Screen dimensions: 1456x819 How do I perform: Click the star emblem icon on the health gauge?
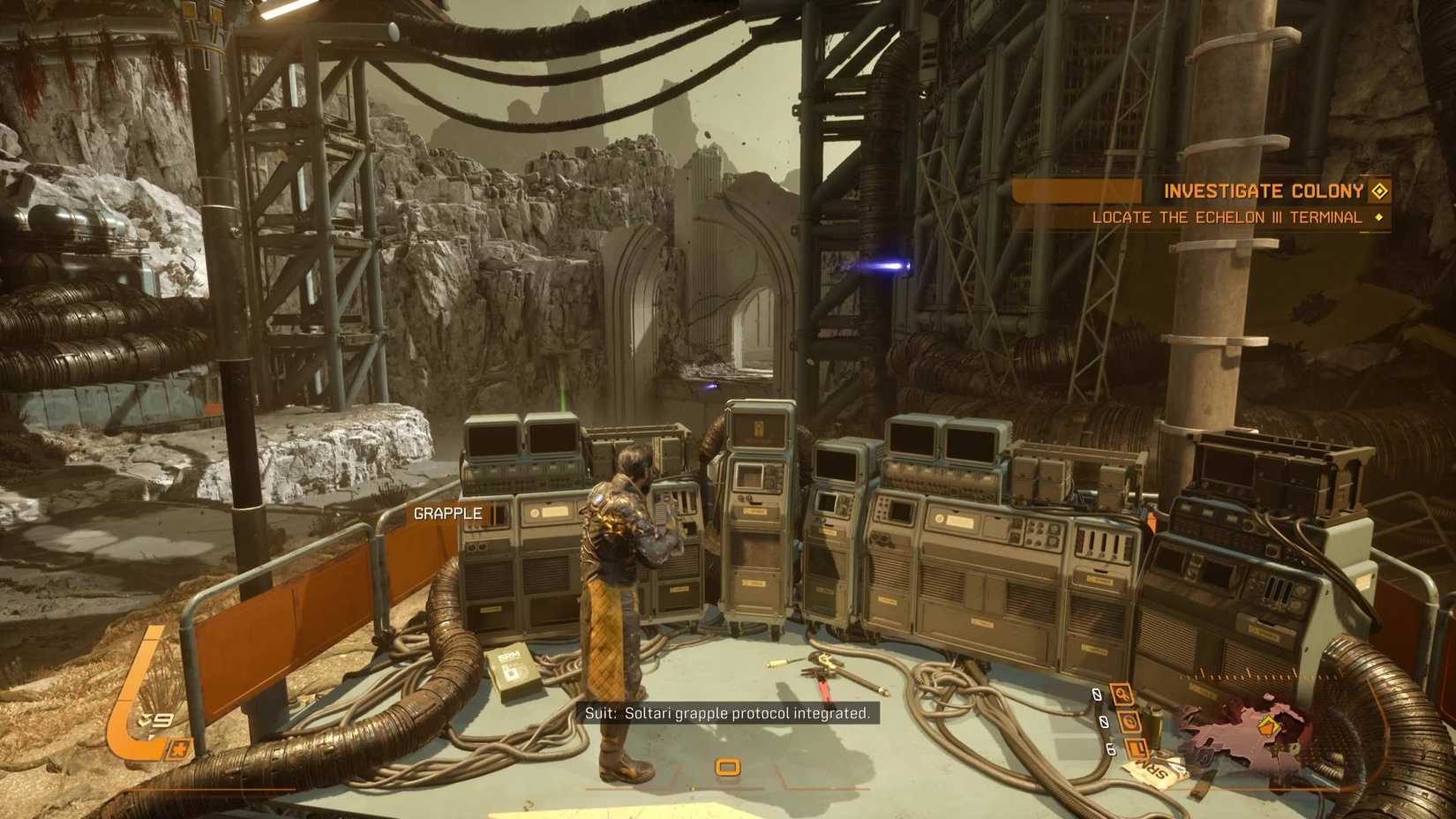(179, 749)
